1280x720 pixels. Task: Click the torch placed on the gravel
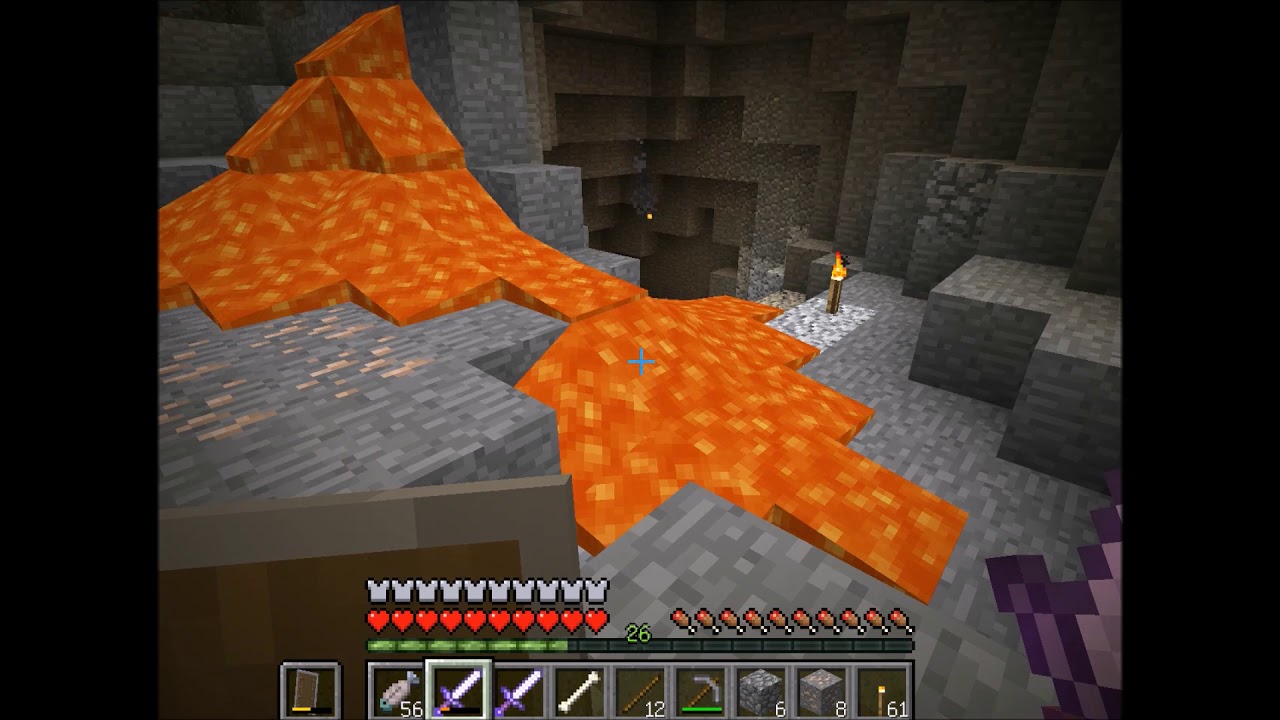pyautogui.click(x=836, y=278)
